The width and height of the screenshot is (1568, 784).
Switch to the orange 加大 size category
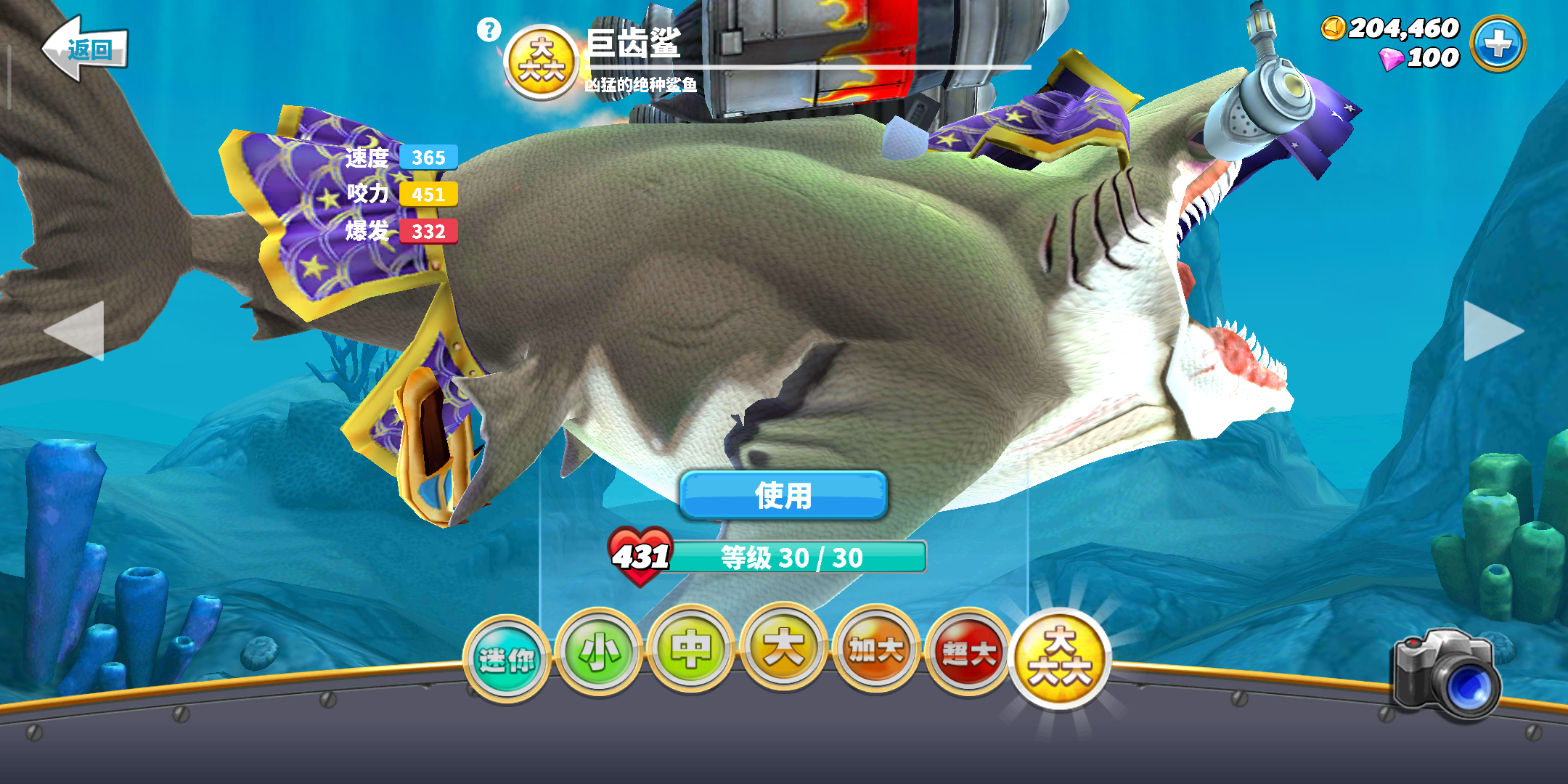876,650
